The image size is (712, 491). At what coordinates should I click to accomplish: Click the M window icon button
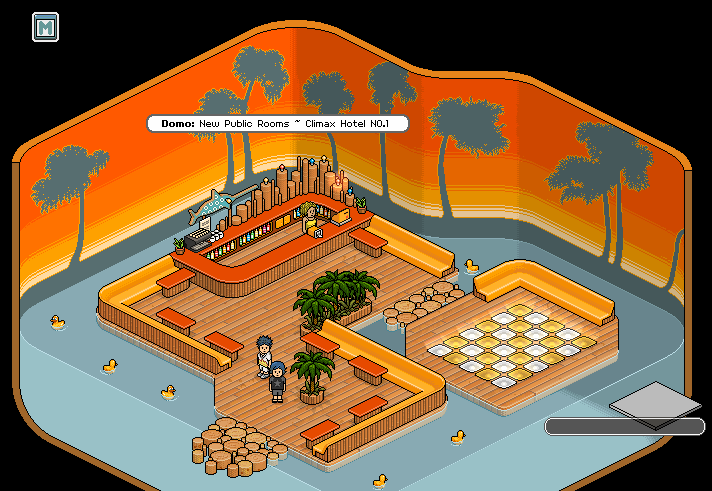[45, 27]
